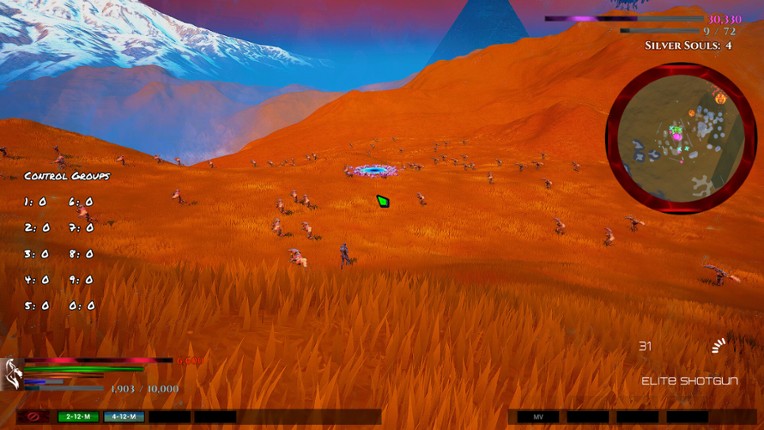Click the red prohibited-sign slot
764x430 pixels.
click(x=33, y=416)
